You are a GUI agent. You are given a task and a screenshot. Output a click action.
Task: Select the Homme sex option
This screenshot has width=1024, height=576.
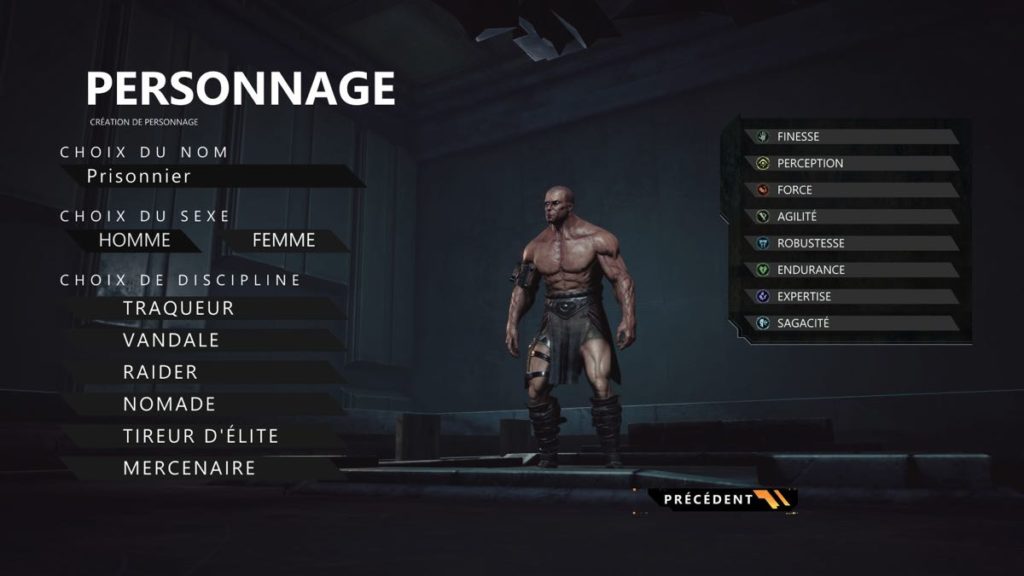tap(135, 240)
